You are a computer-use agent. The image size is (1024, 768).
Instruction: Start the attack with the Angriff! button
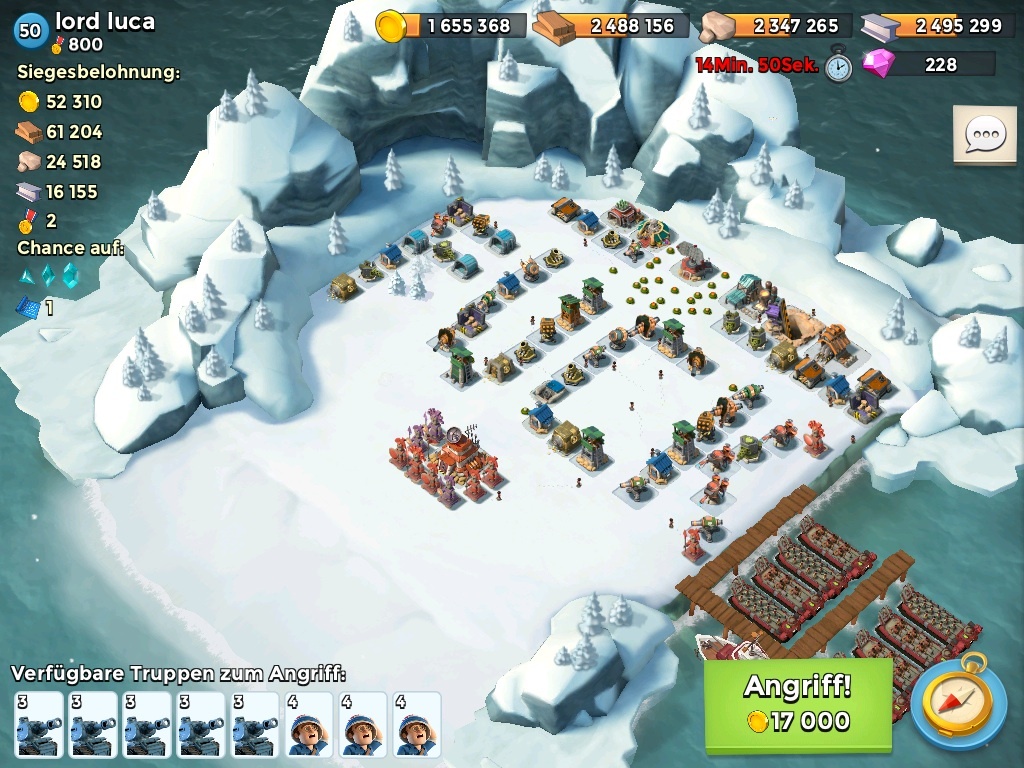click(x=797, y=703)
